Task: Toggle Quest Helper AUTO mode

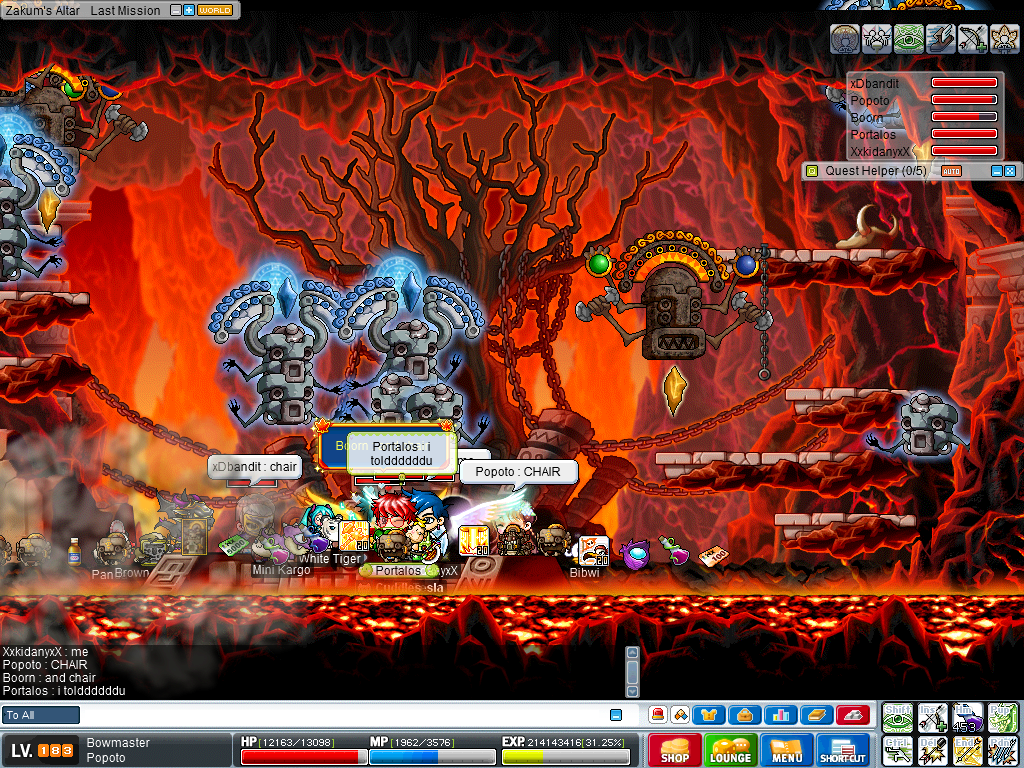Action: click(x=950, y=171)
